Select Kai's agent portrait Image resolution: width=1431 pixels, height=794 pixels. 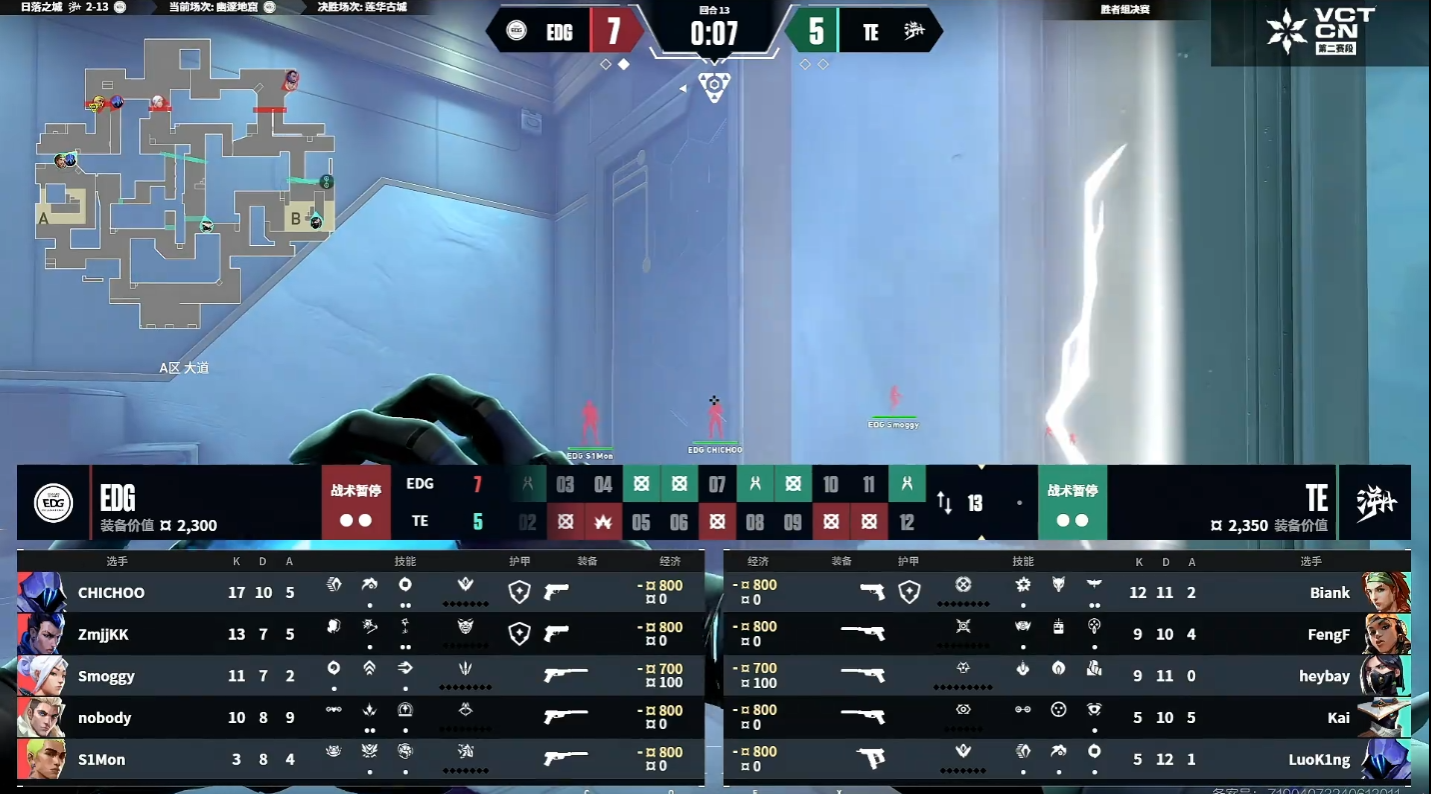1386,718
